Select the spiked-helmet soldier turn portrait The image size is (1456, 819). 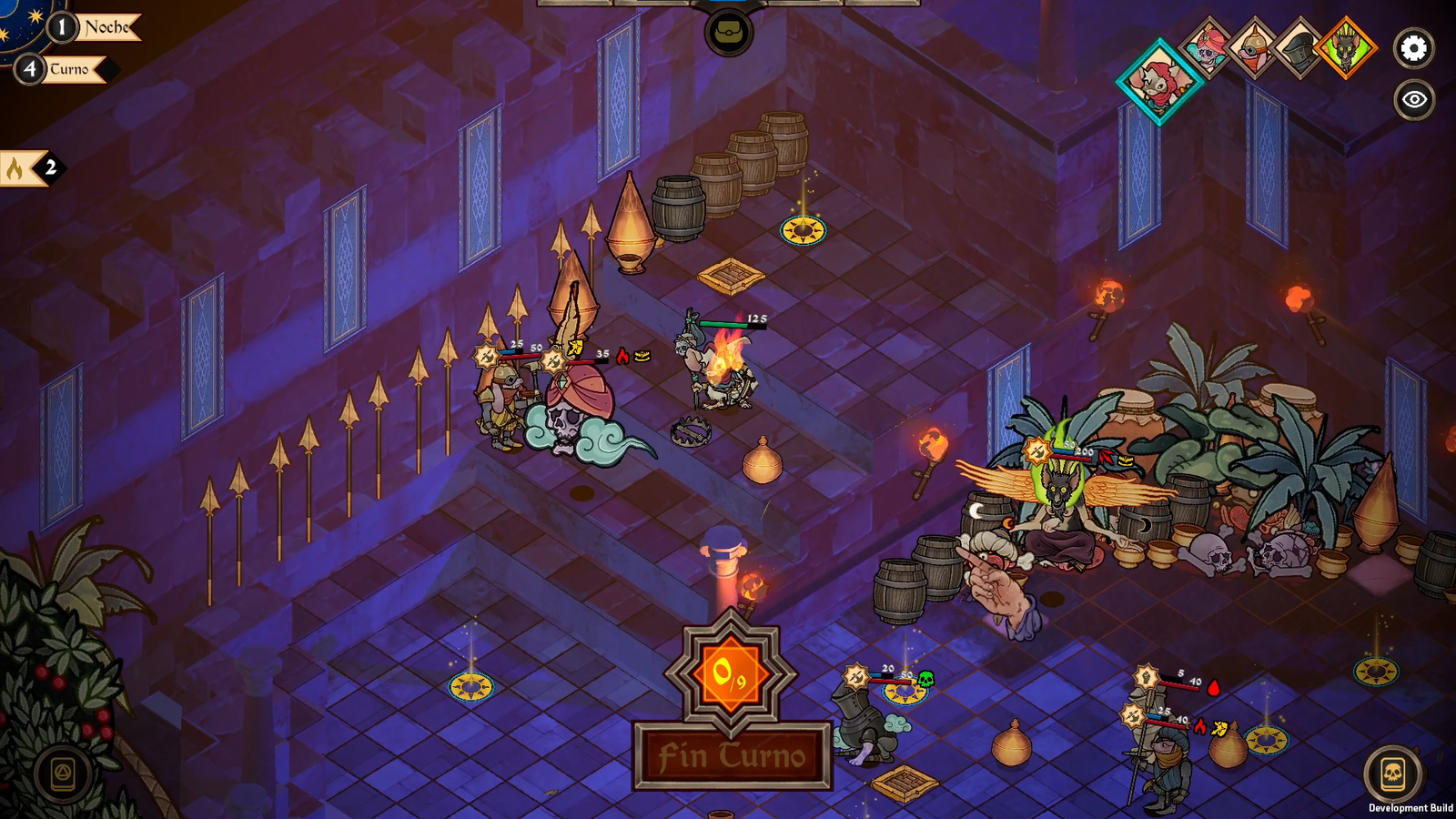tap(1253, 47)
